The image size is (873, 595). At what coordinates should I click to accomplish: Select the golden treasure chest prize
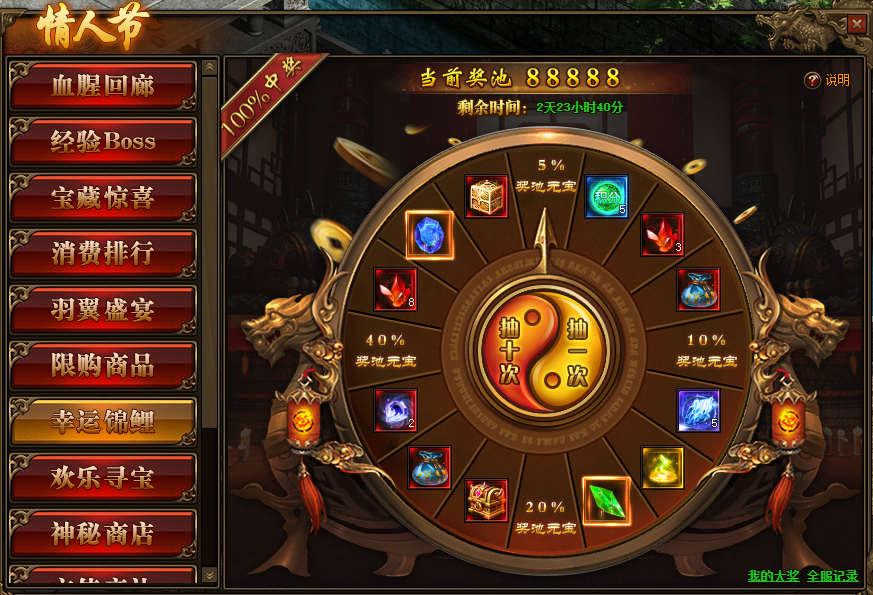pyautogui.click(x=487, y=197)
